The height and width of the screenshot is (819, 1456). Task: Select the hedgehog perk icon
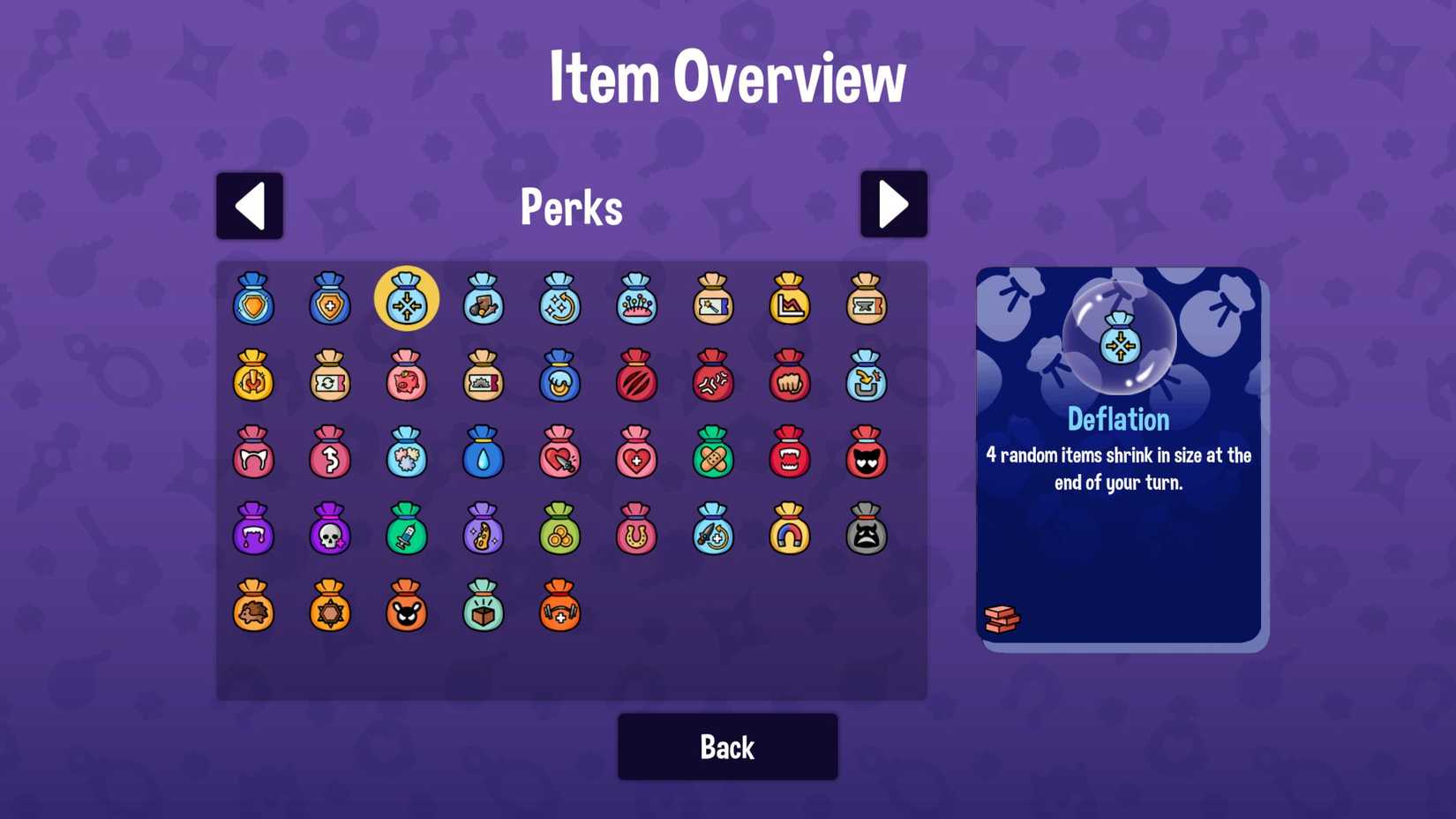pos(253,609)
